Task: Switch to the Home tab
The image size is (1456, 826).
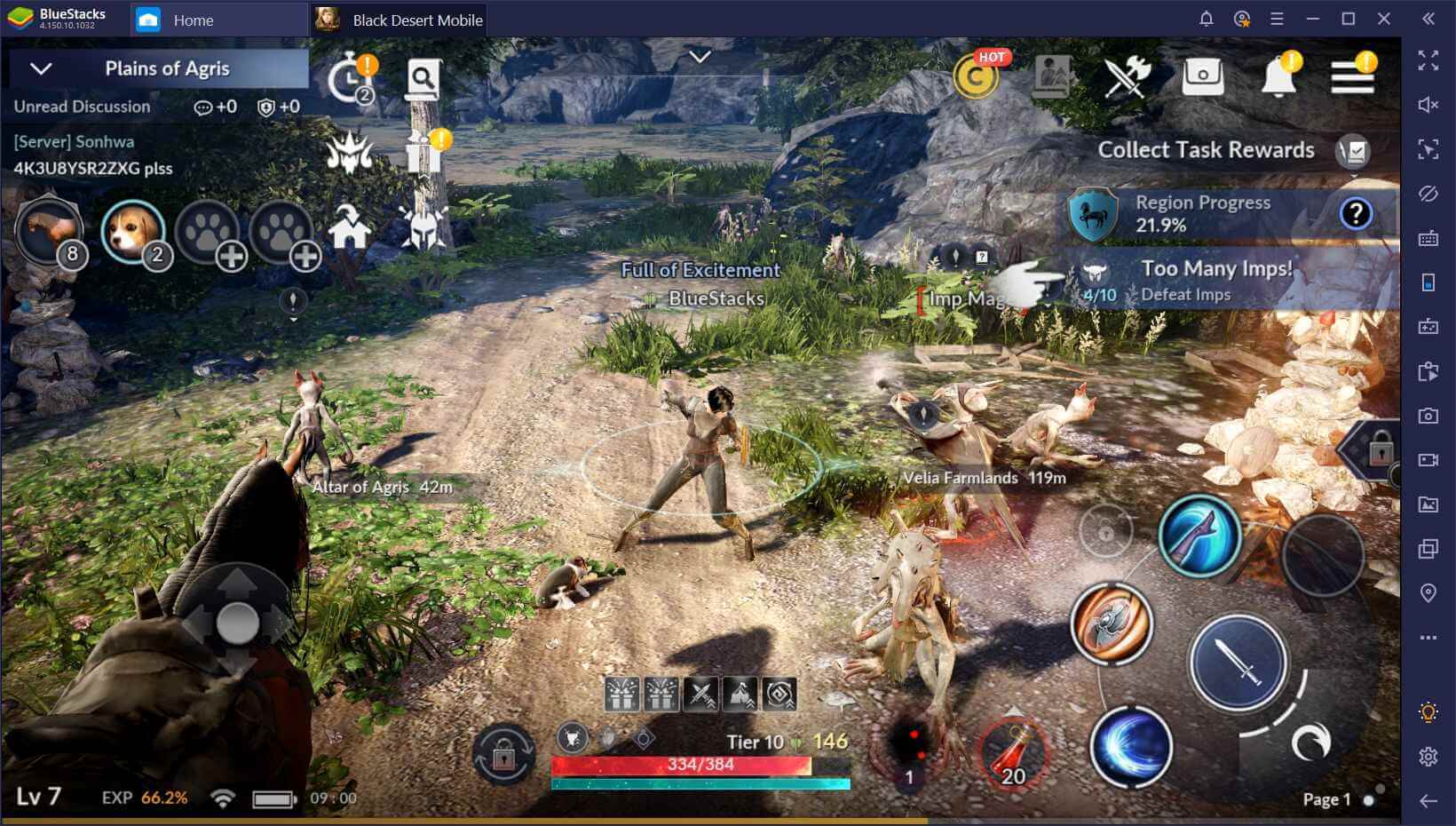Action: tap(194, 20)
